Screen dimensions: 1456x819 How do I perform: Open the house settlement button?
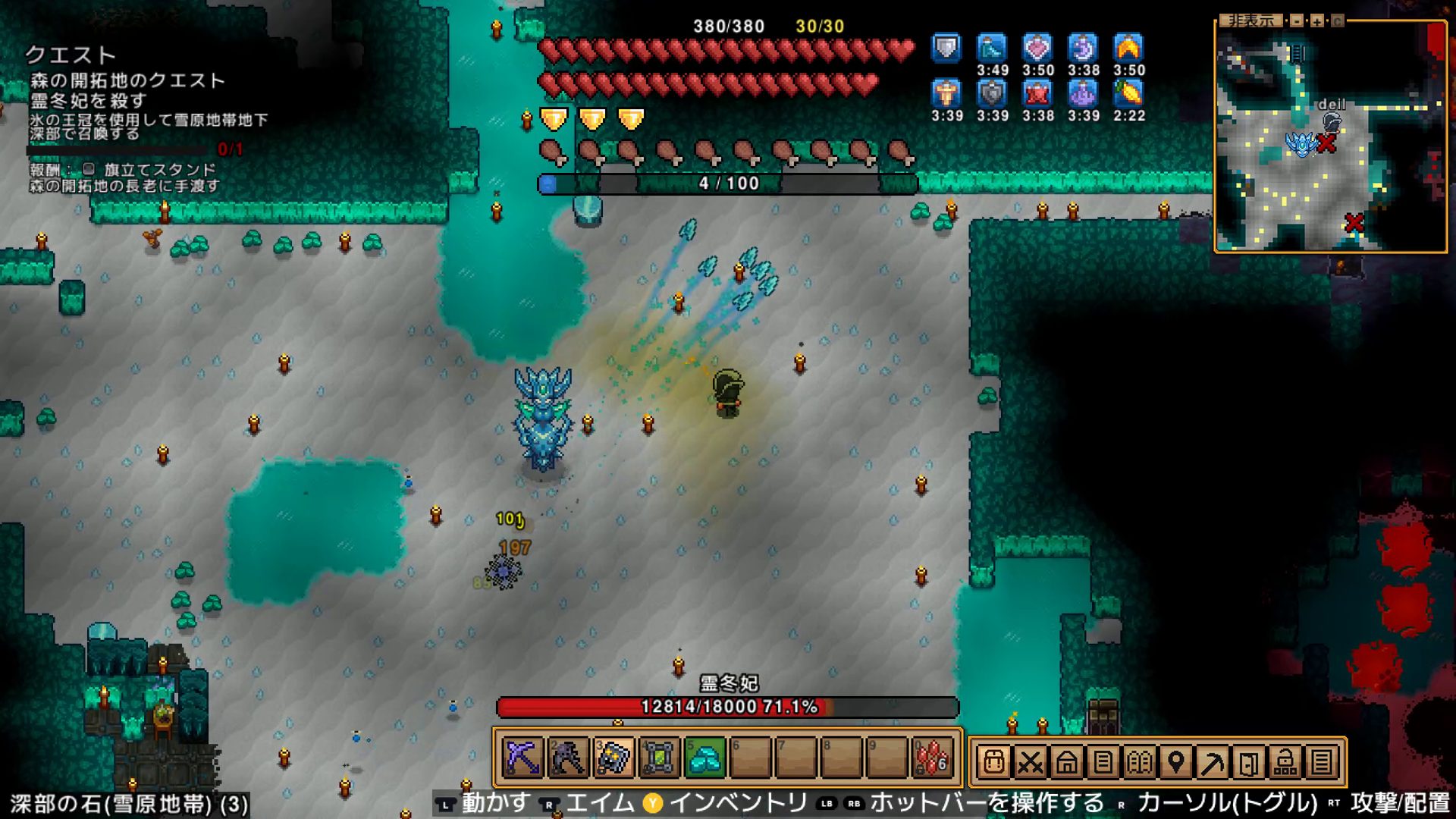pos(1066,761)
